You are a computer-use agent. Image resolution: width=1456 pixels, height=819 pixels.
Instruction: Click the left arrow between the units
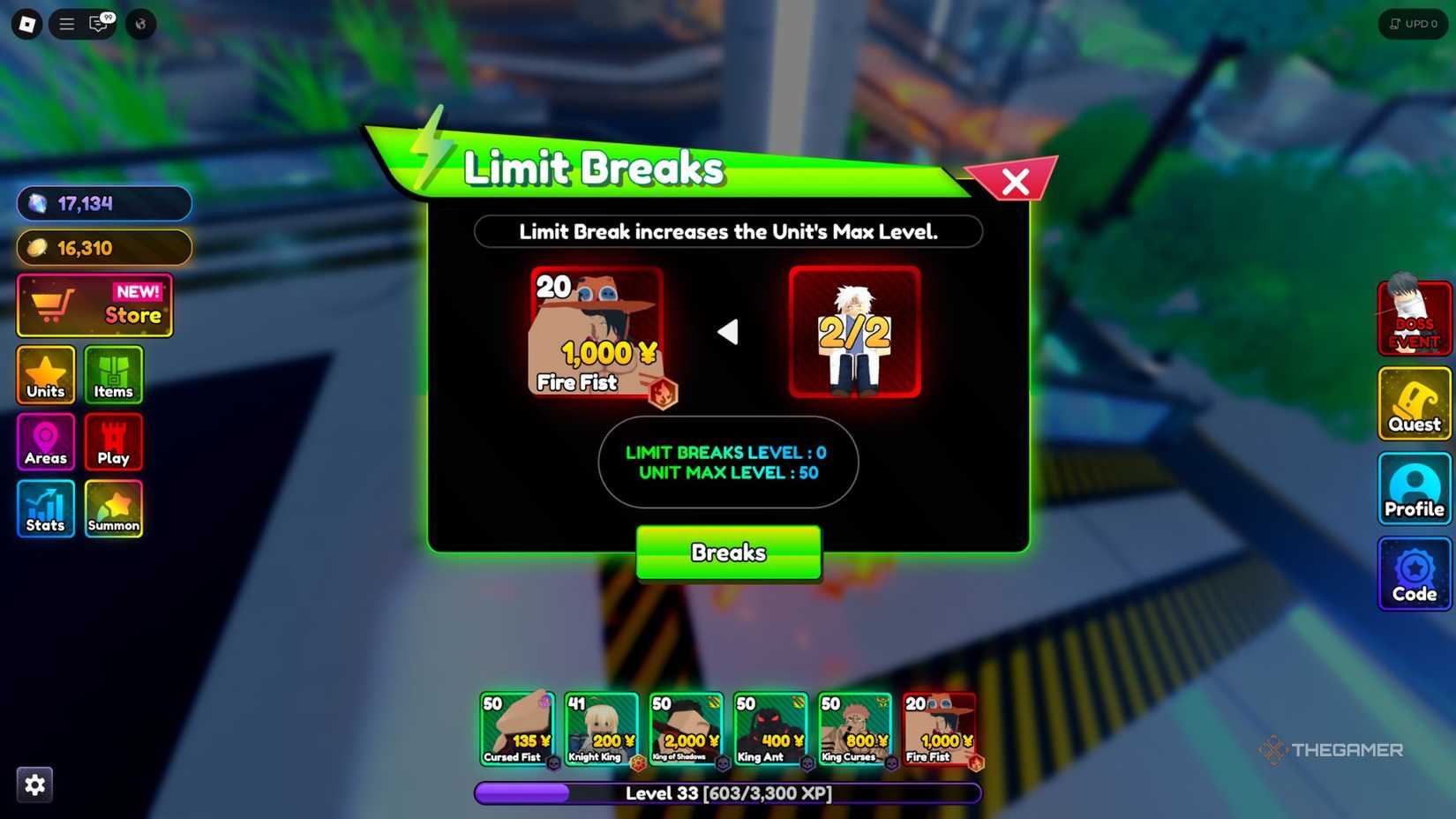coord(729,332)
